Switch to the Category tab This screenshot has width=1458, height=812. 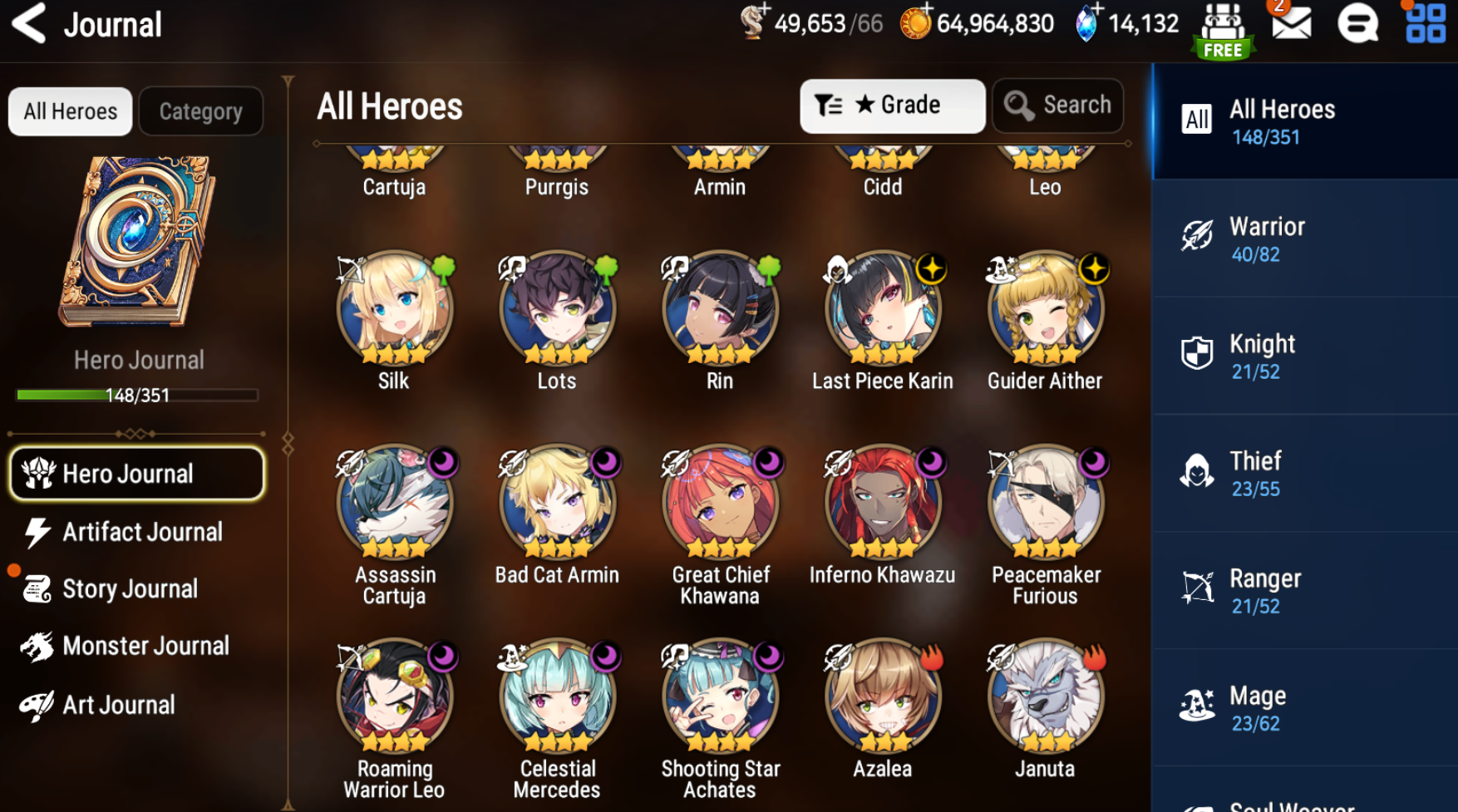tap(200, 111)
